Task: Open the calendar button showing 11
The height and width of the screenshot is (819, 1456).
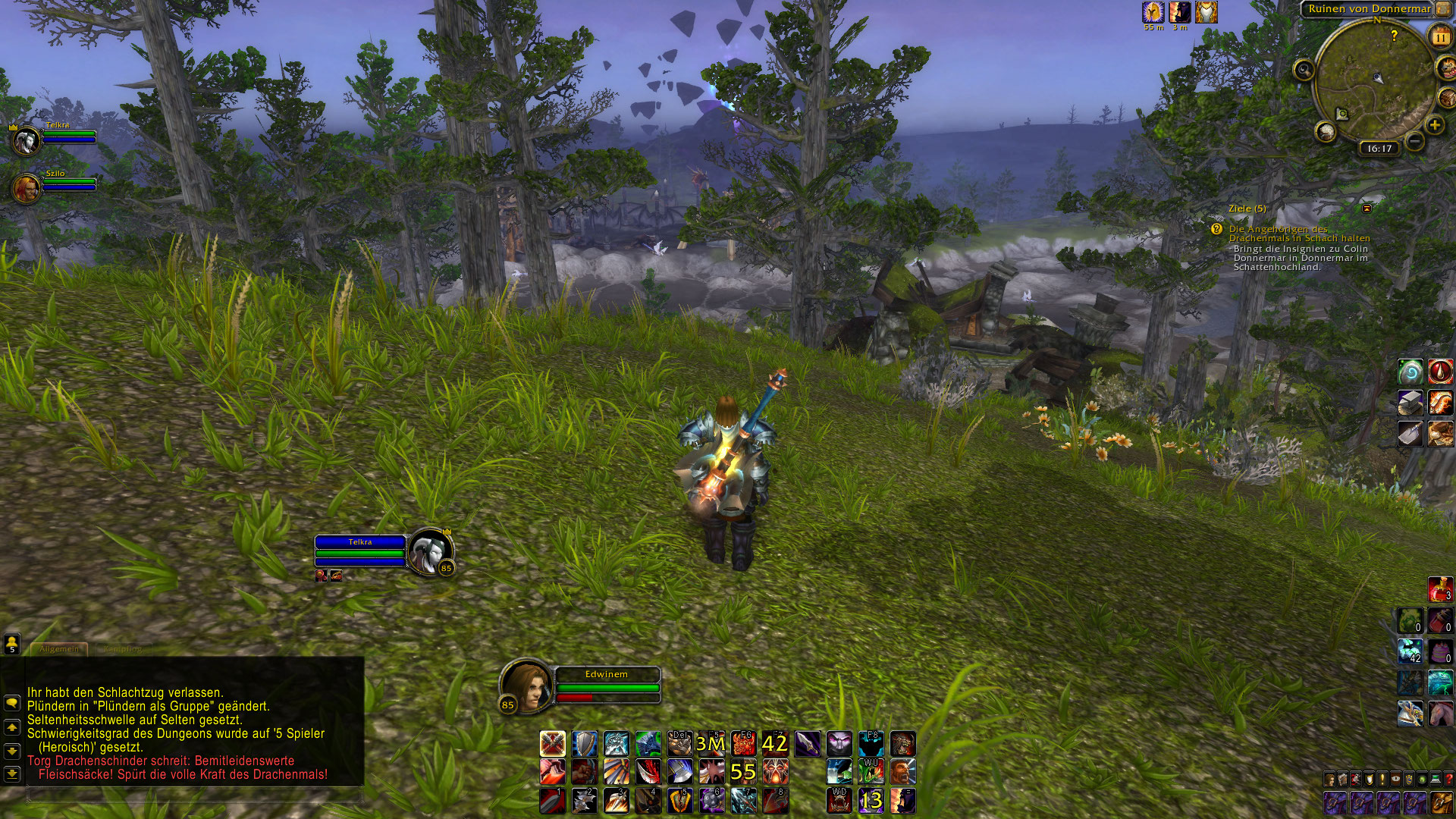Action: coord(1439,36)
